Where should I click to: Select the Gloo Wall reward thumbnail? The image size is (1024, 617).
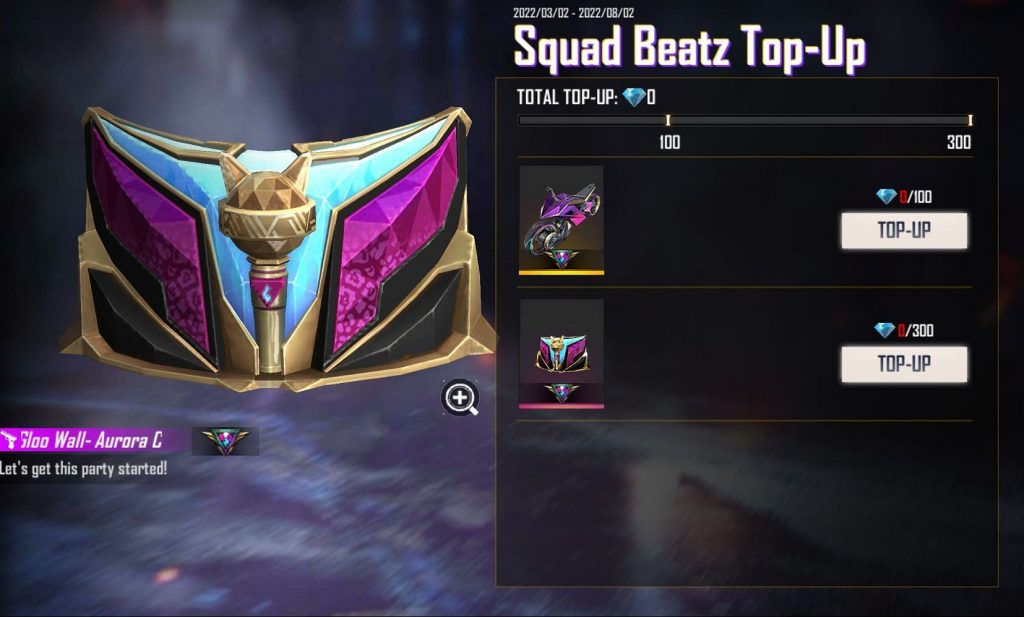coord(561,353)
